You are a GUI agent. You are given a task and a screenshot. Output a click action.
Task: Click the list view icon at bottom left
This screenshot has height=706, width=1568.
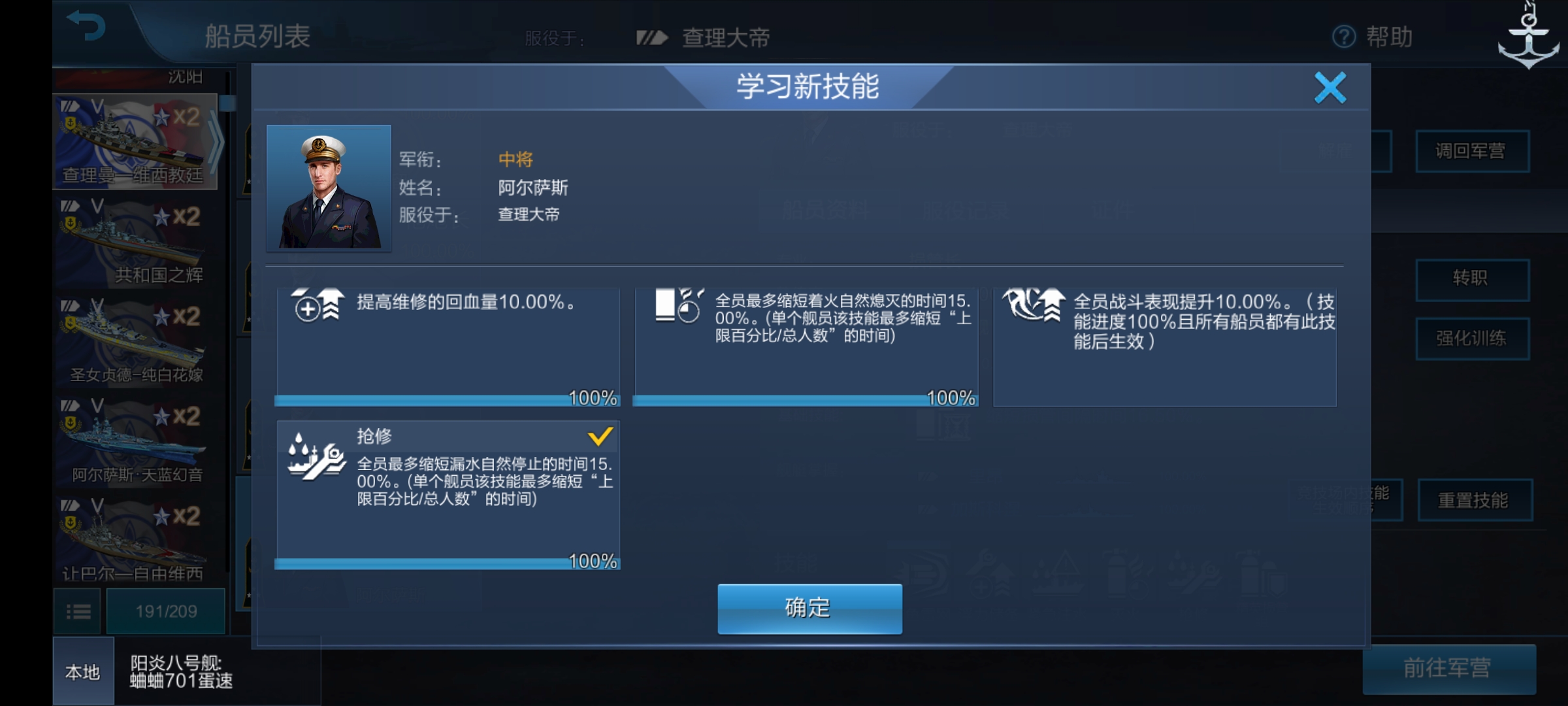[78, 610]
